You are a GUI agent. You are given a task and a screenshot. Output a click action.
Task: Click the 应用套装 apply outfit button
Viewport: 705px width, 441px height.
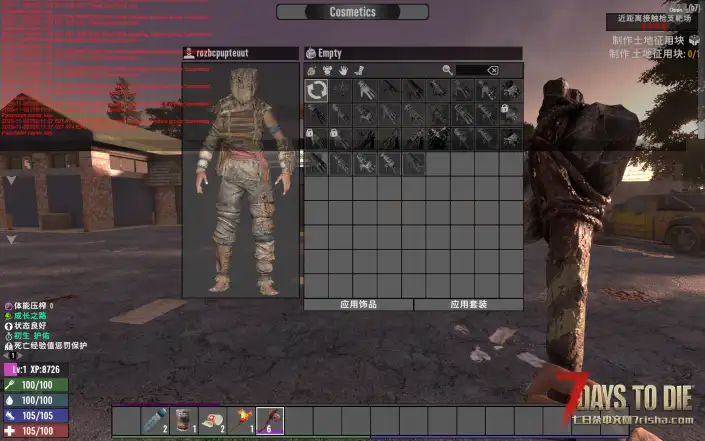[x=468, y=304]
